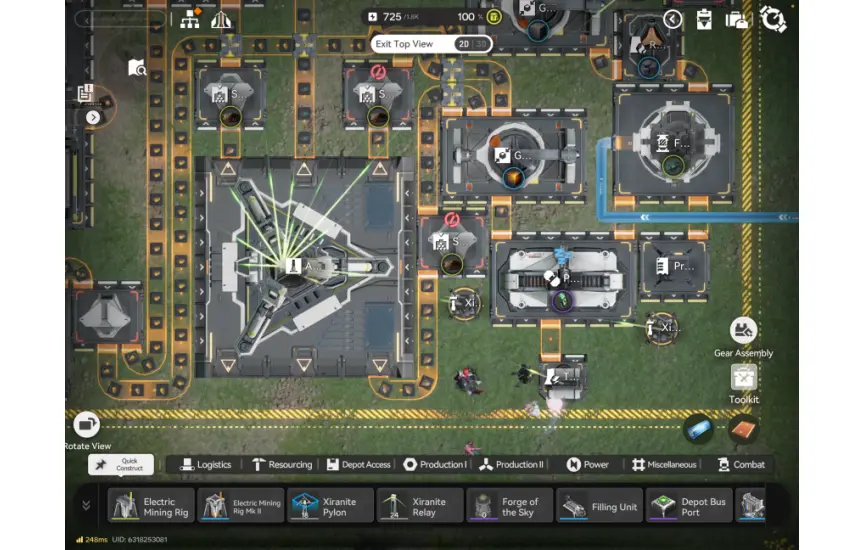Switch to the Logistics category
Screen dimensions: 865x550
click(x=206, y=465)
